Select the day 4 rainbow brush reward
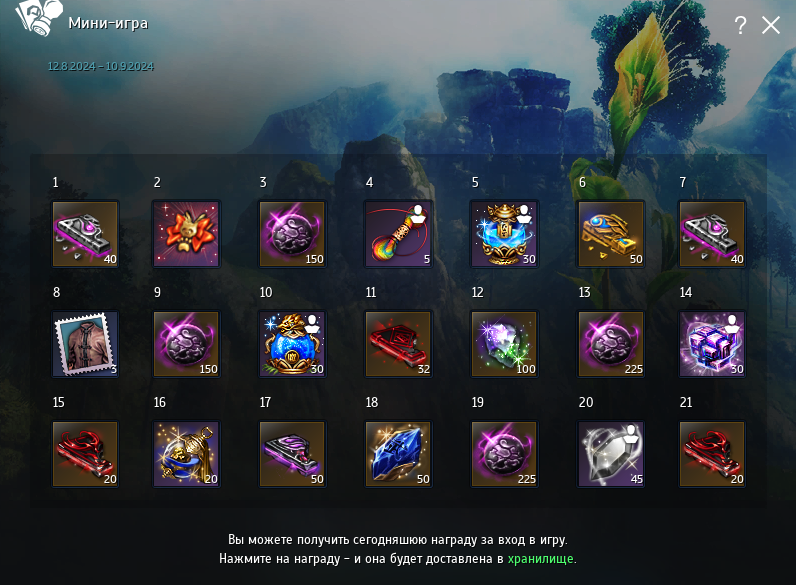This screenshot has width=796, height=585. coord(397,234)
